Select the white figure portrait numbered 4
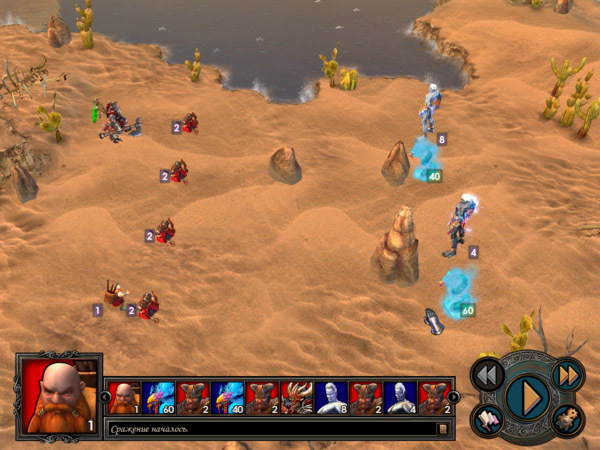The image size is (600, 450). tap(400, 397)
